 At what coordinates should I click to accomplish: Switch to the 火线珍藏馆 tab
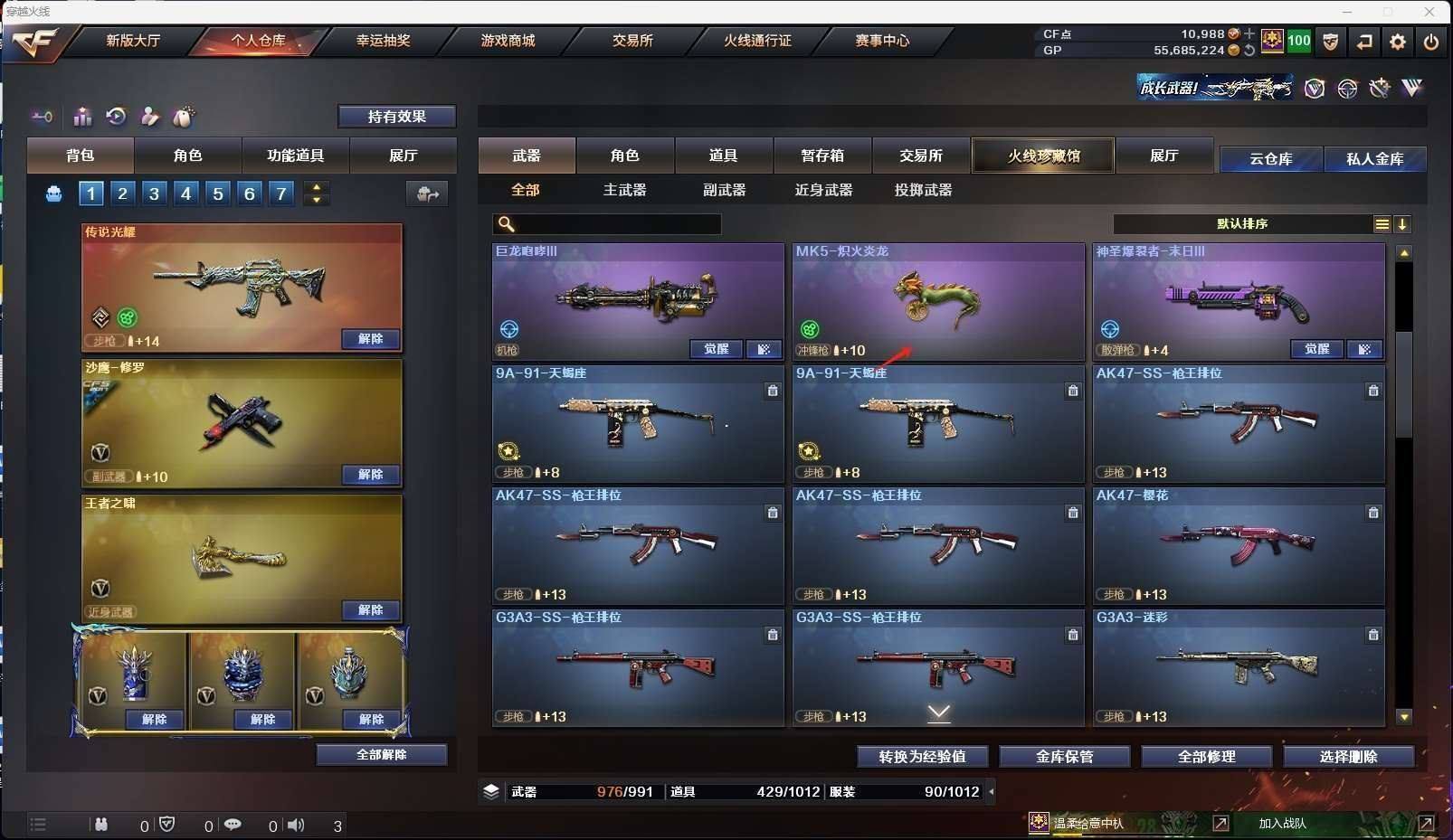coord(1043,156)
